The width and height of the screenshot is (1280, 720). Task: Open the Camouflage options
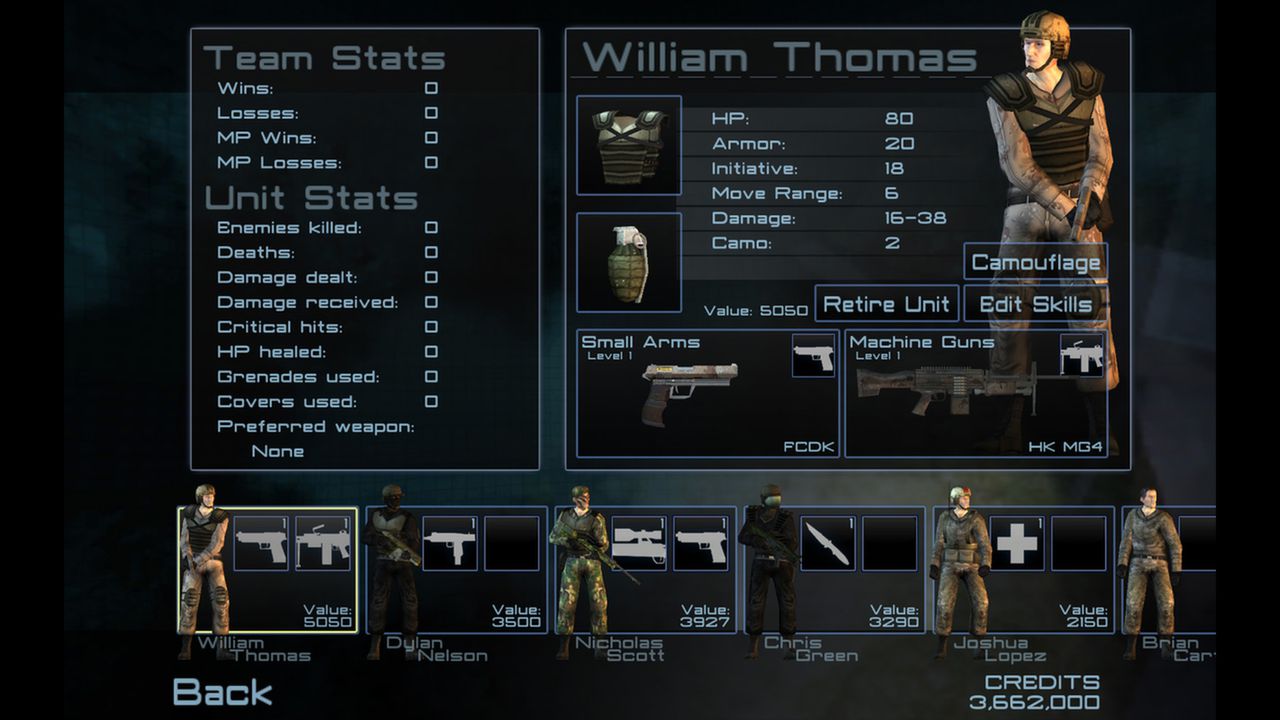(1035, 262)
